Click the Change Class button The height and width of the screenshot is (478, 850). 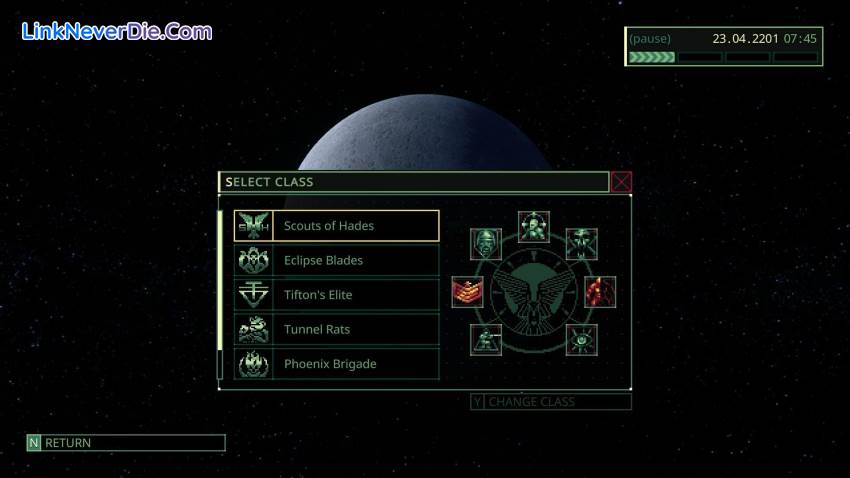[551, 402]
